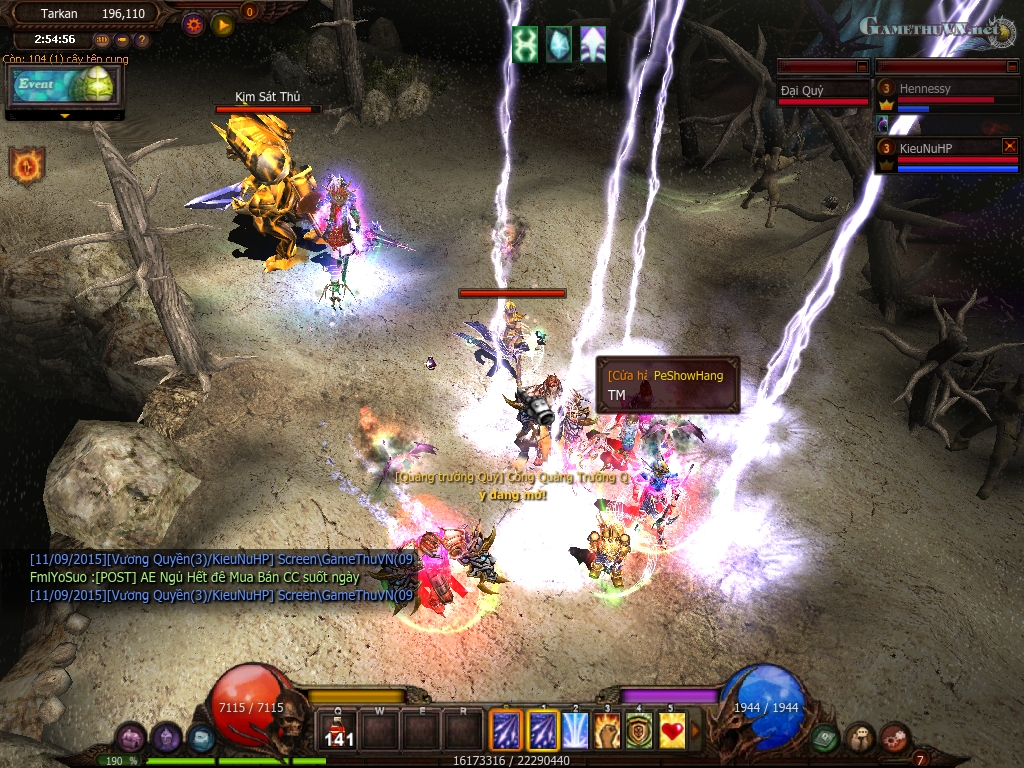Viewport: 1024px width, 768px height.
Task: Use the potion in the Q slot
Action: click(x=338, y=729)
